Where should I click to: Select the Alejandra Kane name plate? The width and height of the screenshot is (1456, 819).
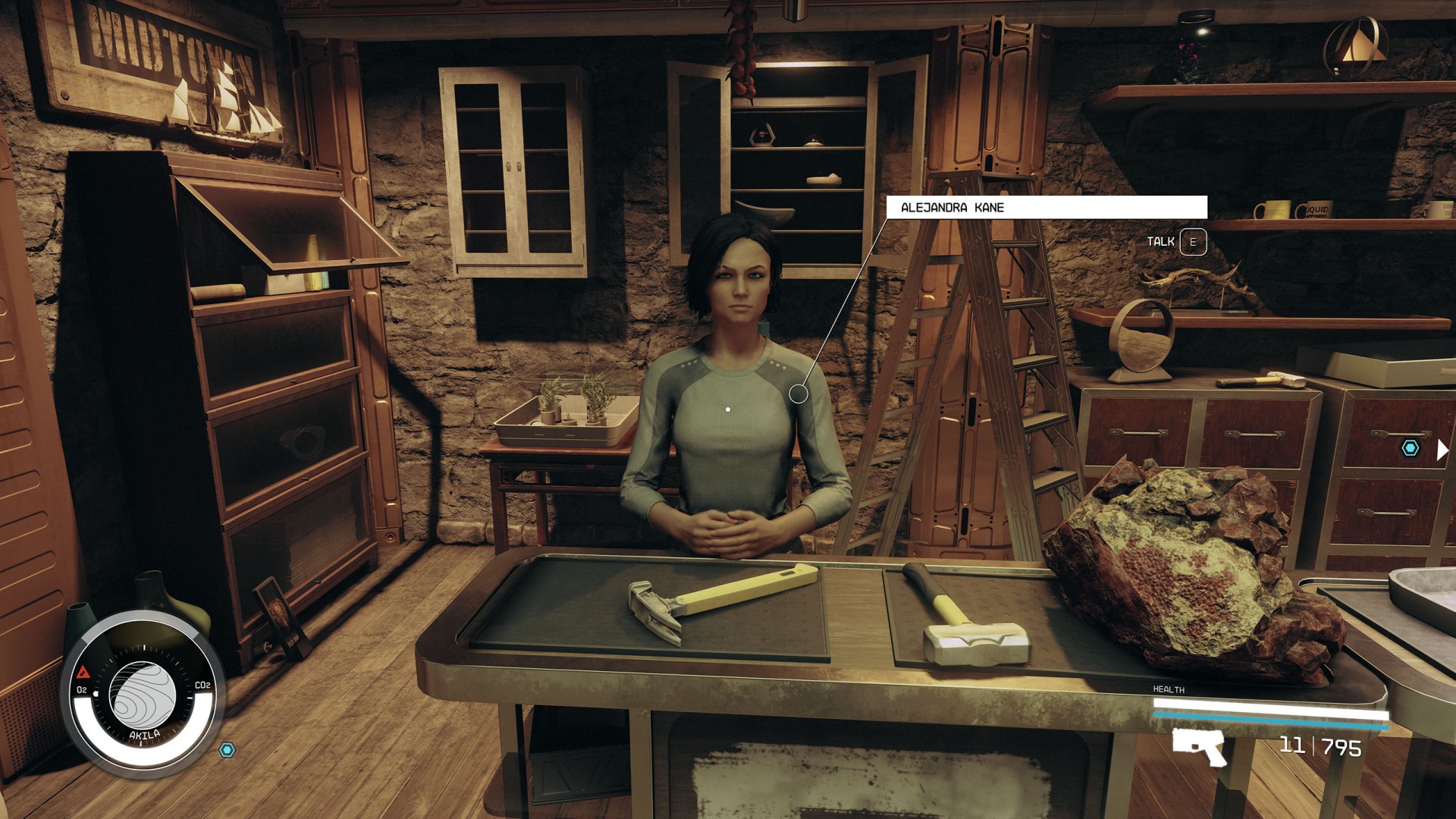pos(1046,207)
